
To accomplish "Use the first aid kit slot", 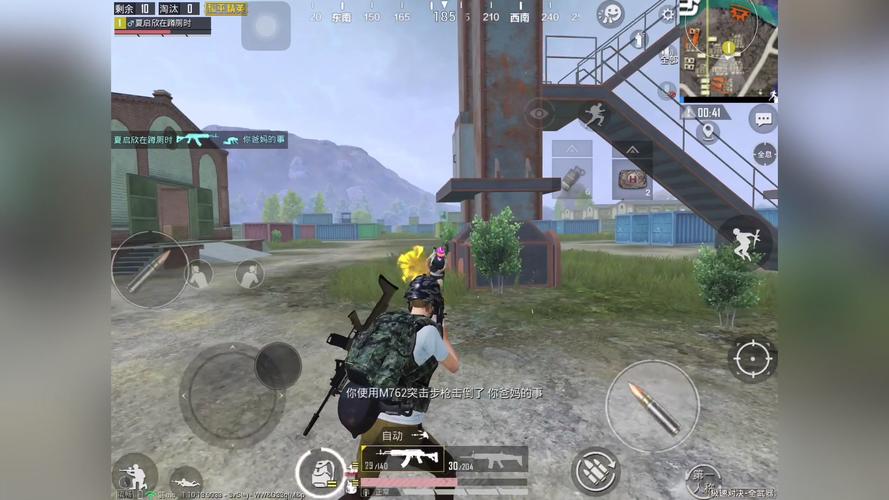I will coord(632,179).
